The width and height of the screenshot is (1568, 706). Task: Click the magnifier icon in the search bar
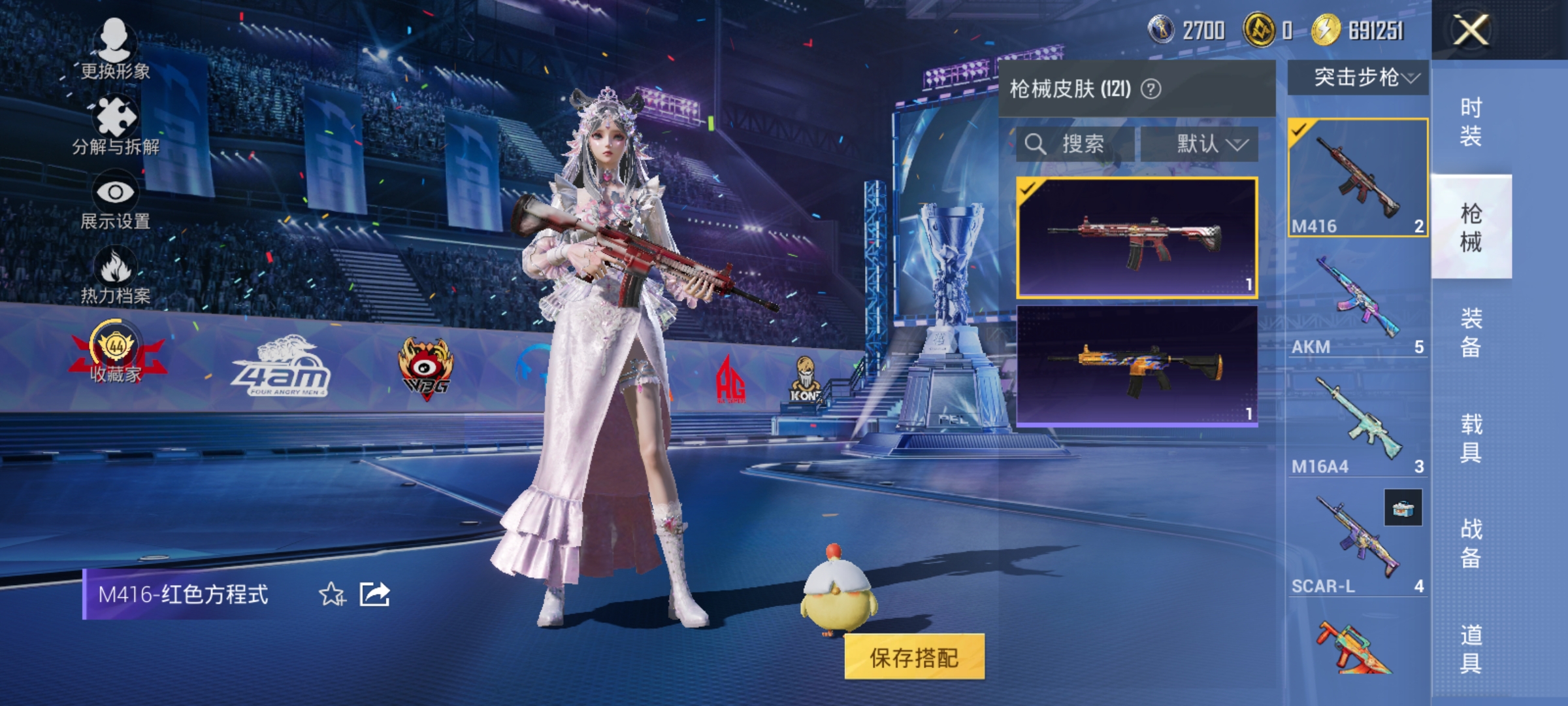pyautogui.click(x=1038, y=143)
